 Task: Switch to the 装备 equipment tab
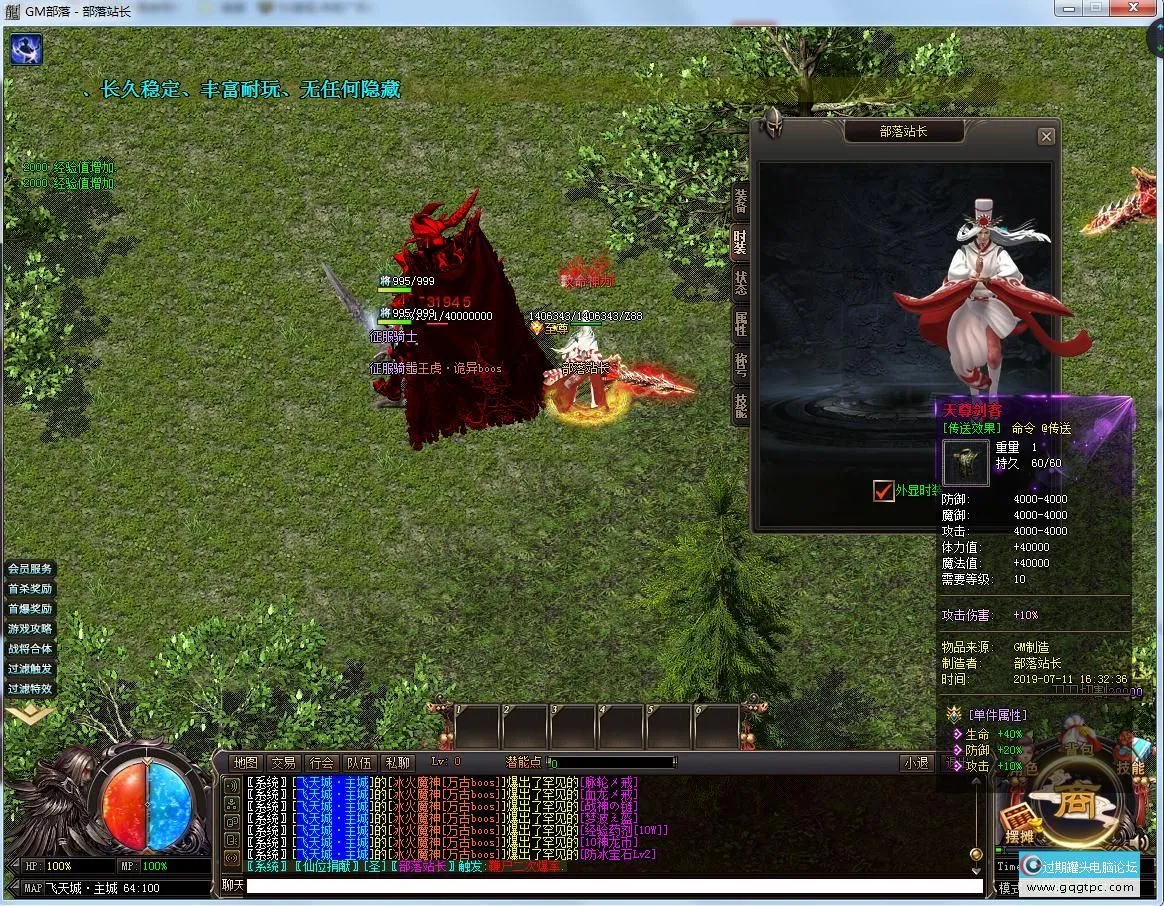[x=740, y=200]
